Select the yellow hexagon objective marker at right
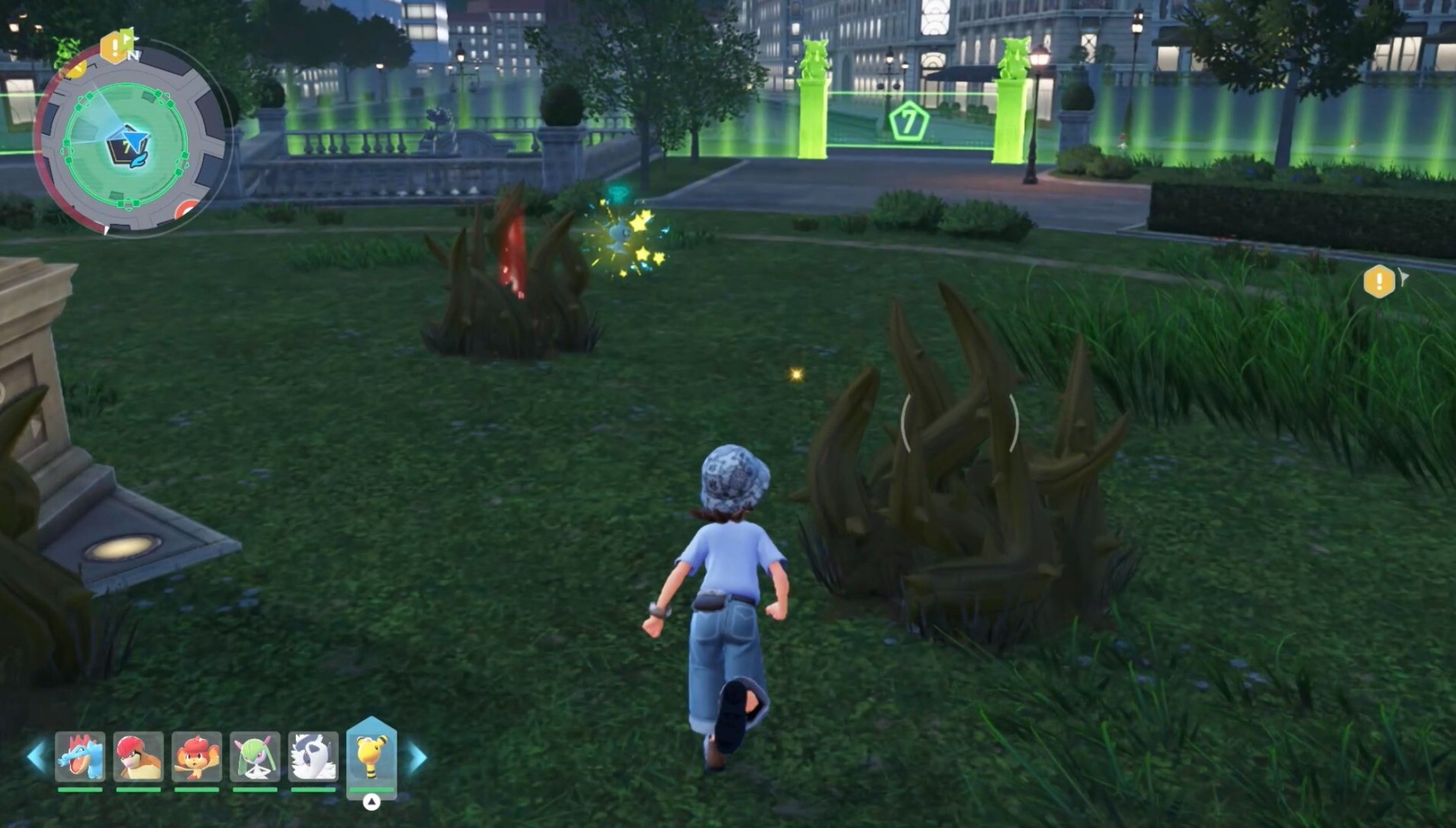 coord(1379,281)
